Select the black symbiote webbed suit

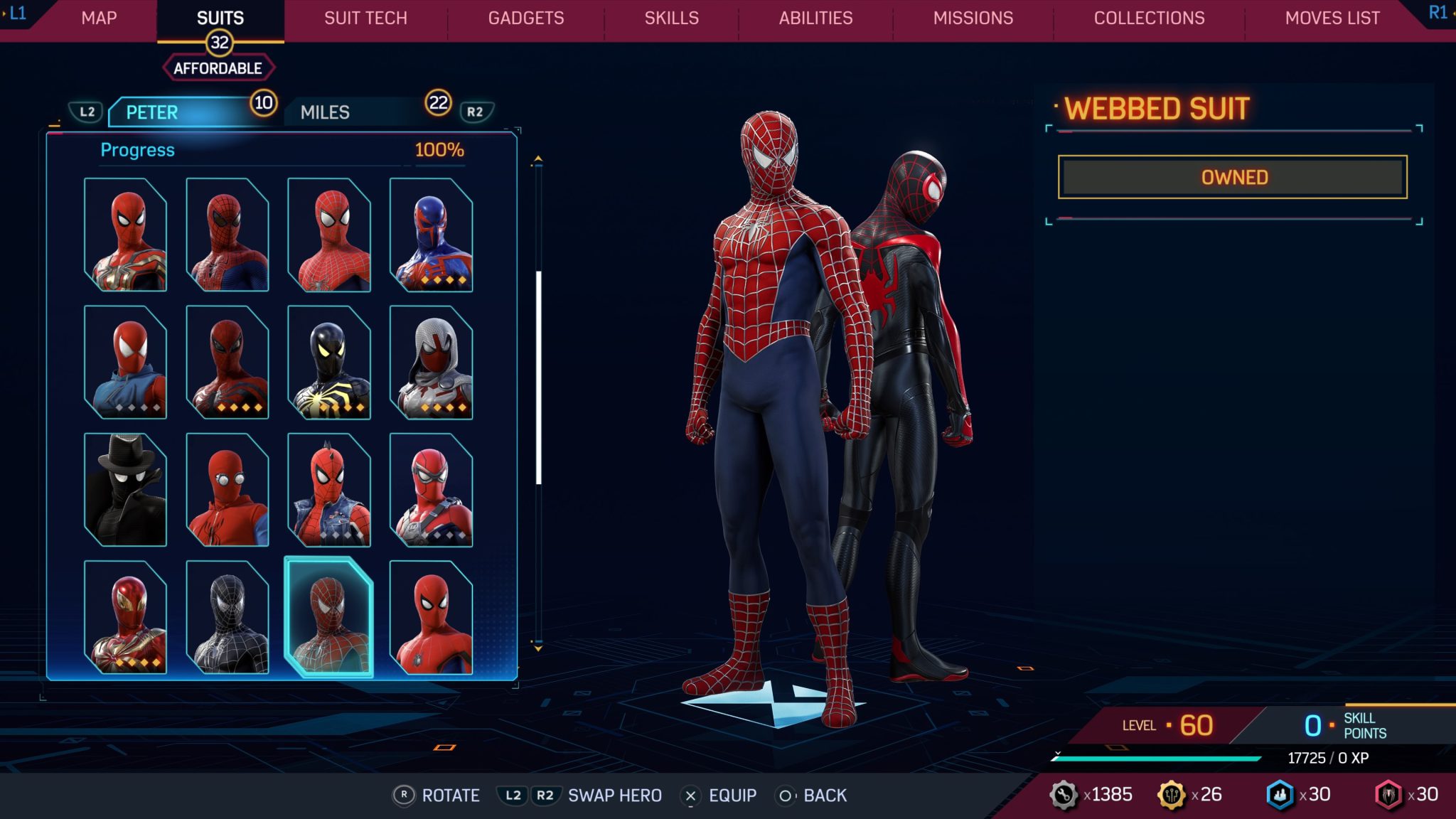[227, 617]
